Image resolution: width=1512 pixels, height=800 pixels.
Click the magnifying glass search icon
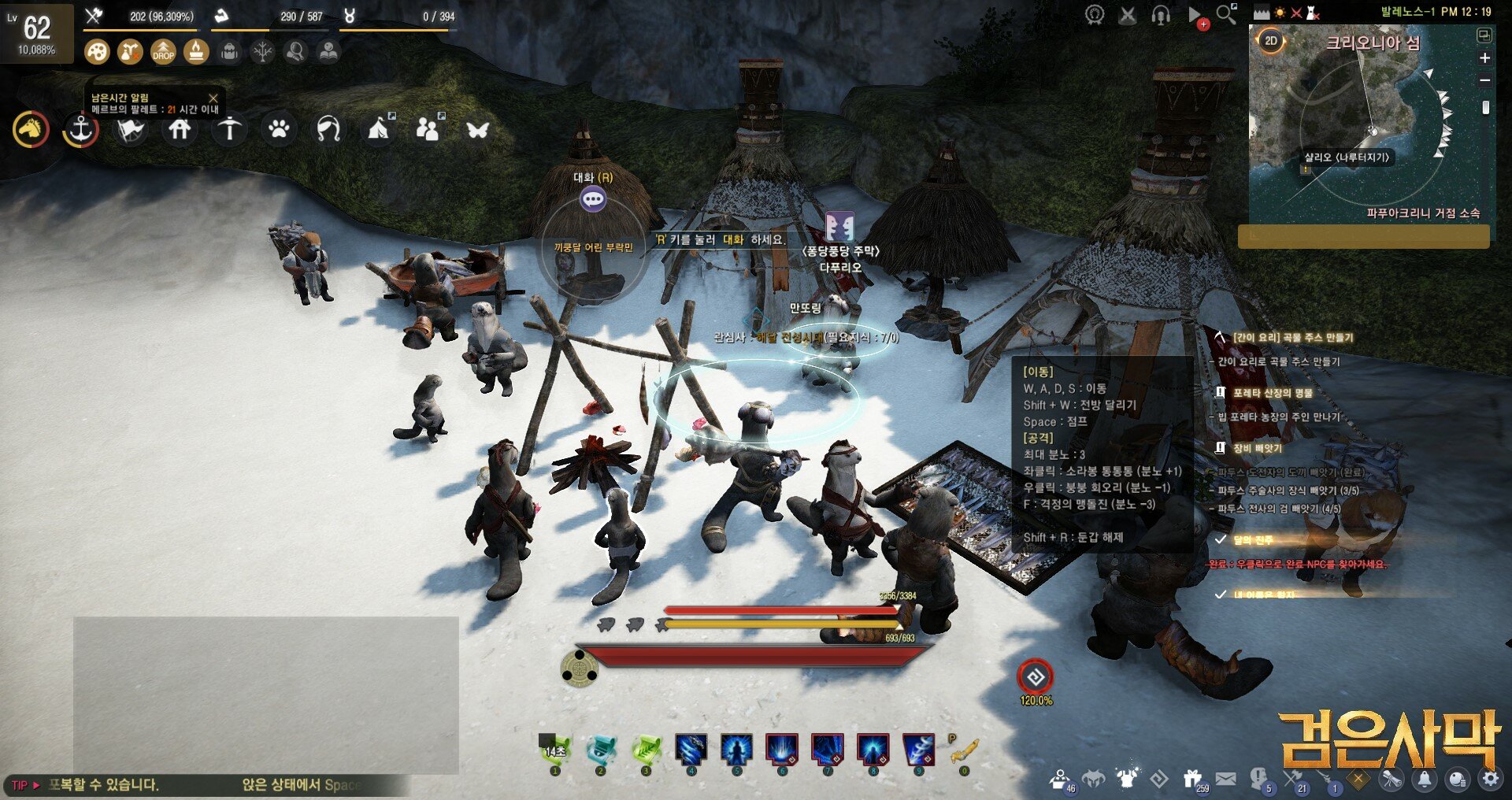tap(1225, 14)
